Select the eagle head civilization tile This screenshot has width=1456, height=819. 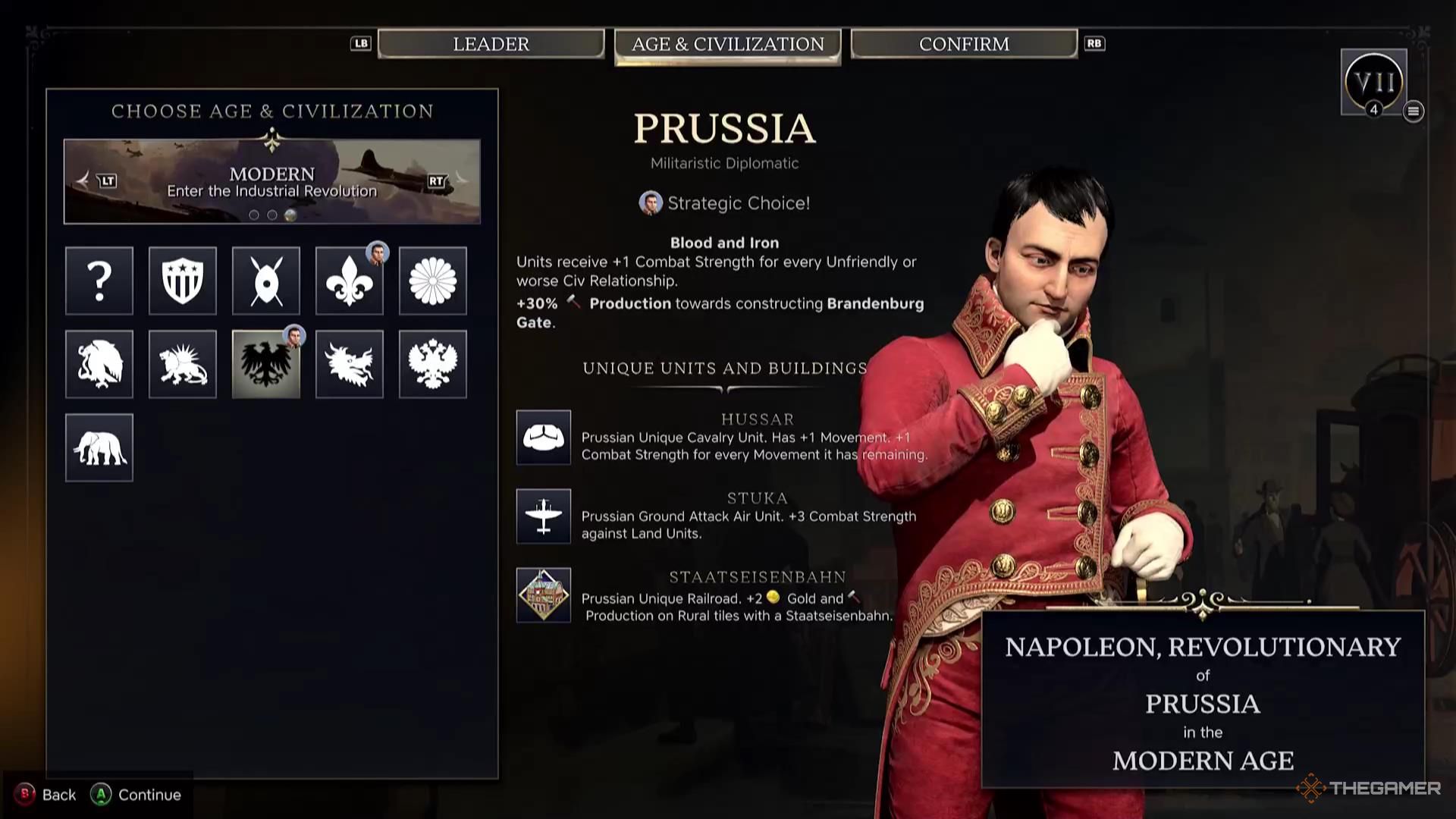[x=99, y=364]
